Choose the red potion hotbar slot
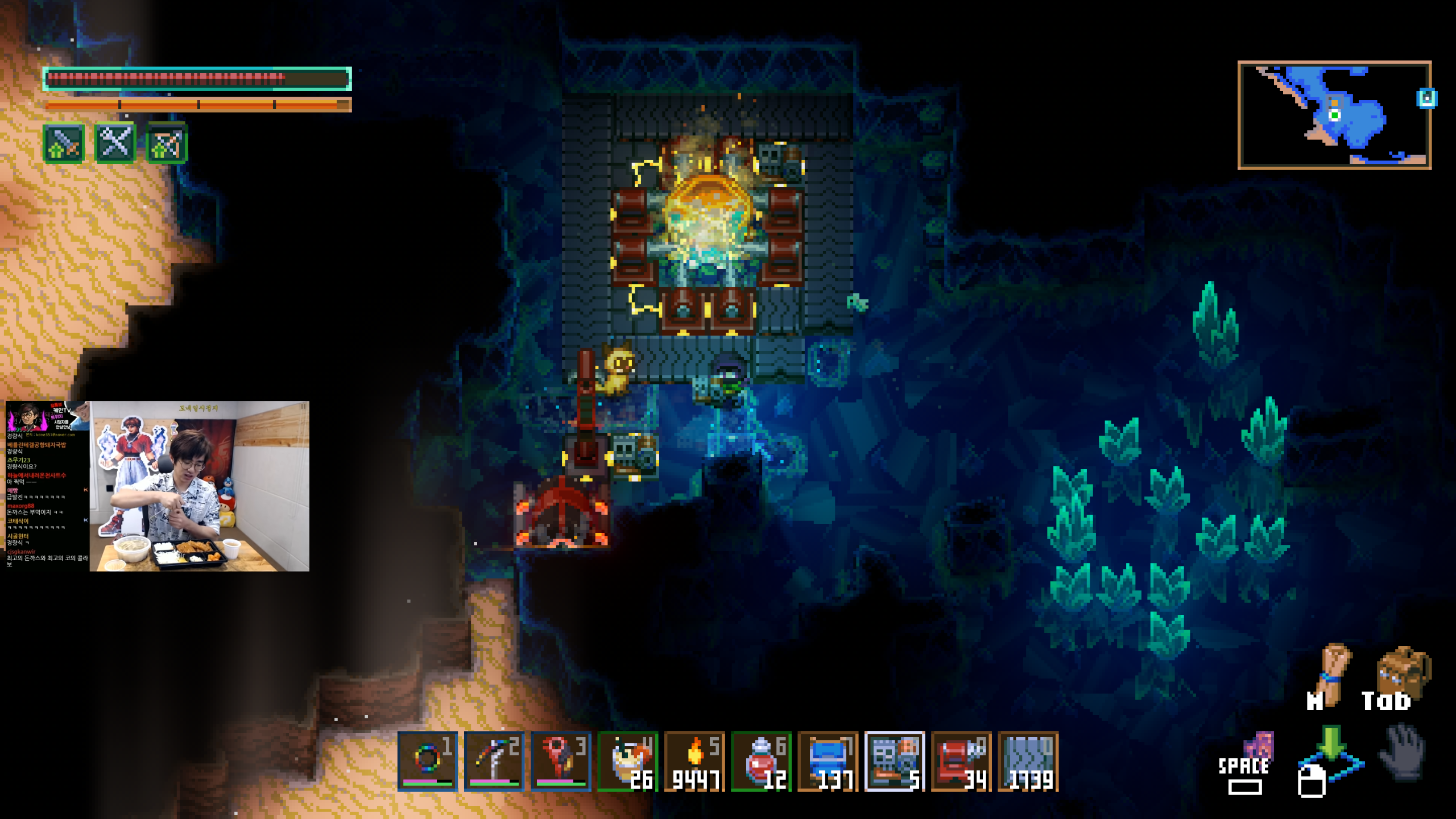This screenshot has height=819, width=1456. (x=761, y=760)
